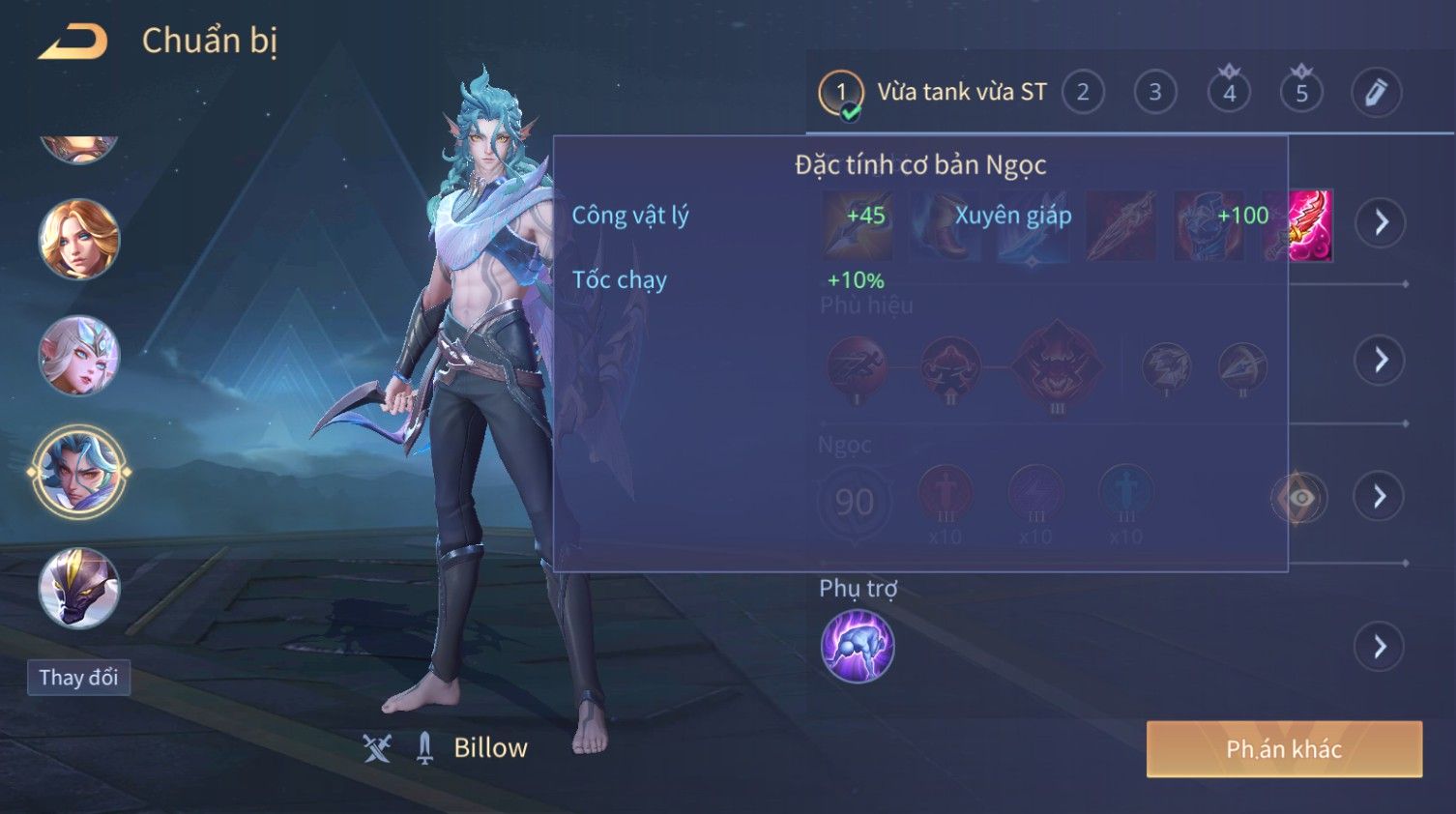
Task: Open the Ngọc rune details arrow
Action: click(1380, 497)
